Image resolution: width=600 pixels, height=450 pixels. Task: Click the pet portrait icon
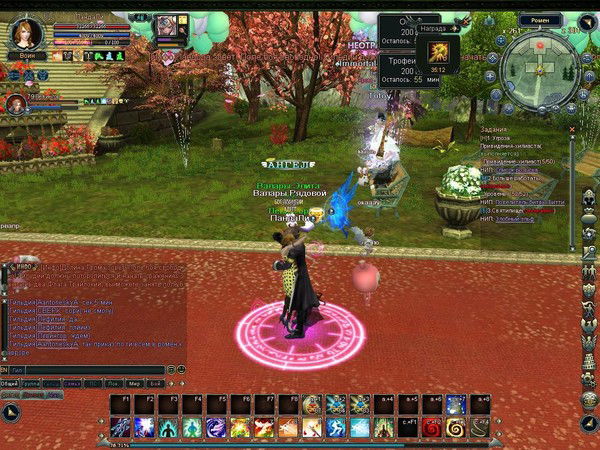pos(16,103)
